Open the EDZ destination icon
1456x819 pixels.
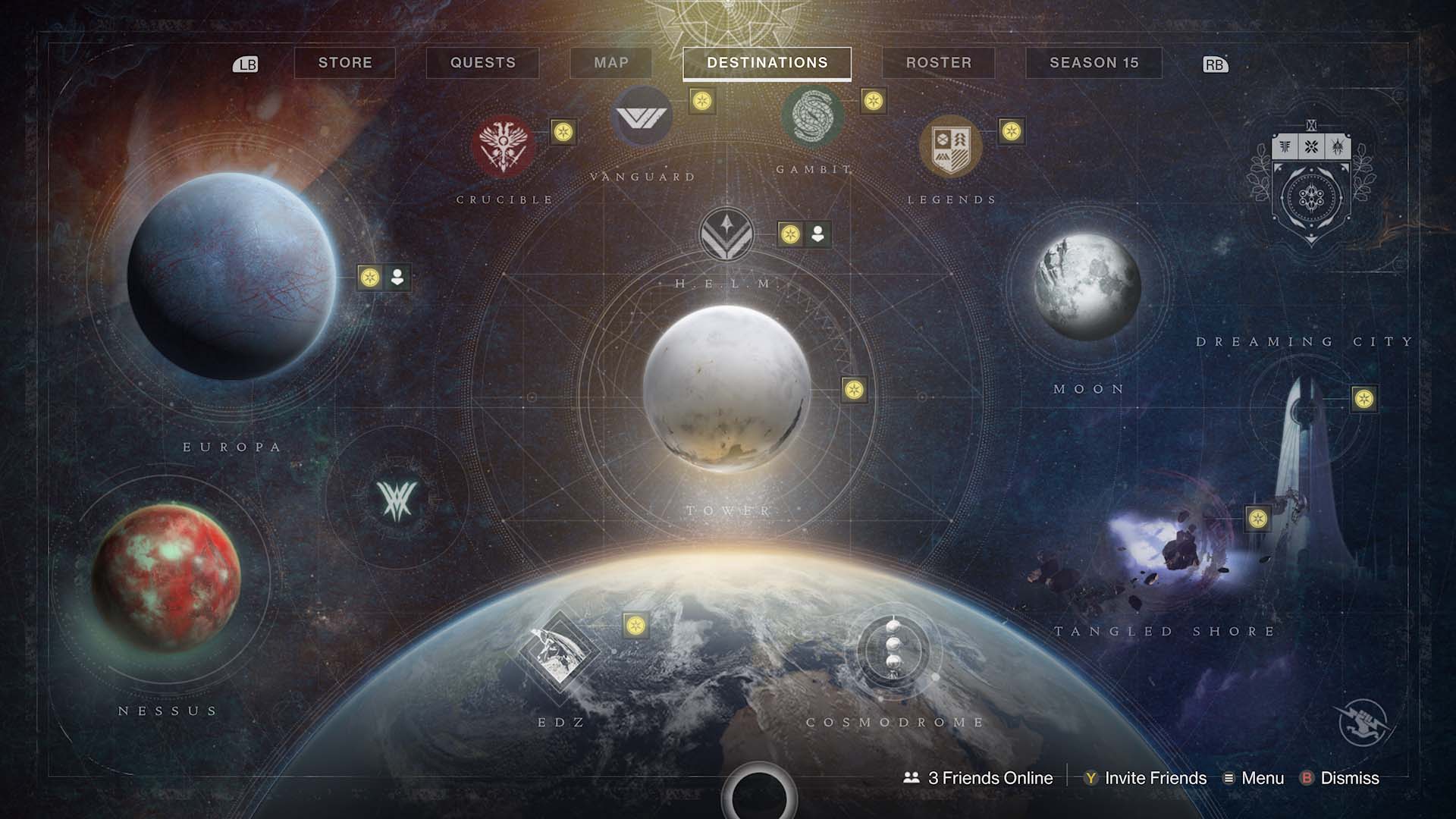pos(559,649)
